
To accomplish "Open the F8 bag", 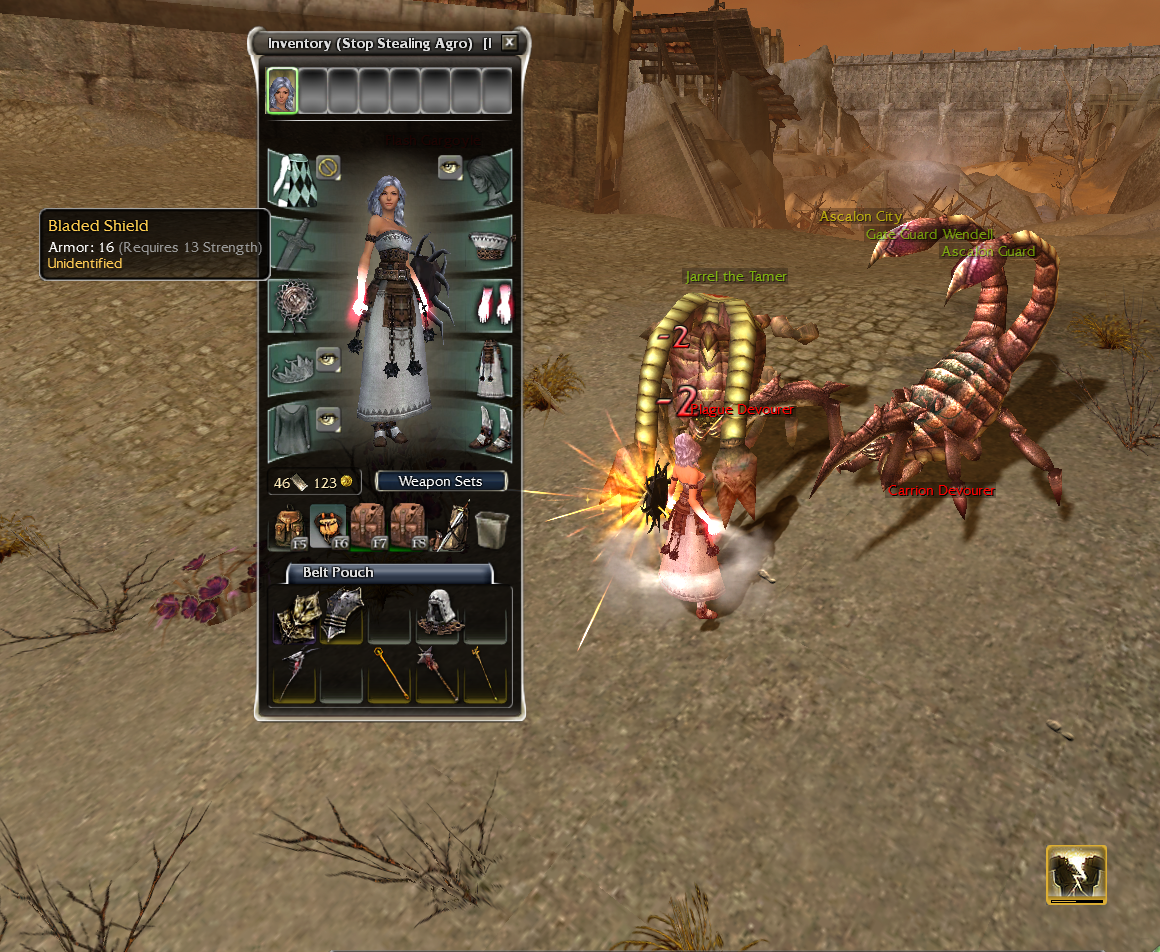I will tap(408, 527).
